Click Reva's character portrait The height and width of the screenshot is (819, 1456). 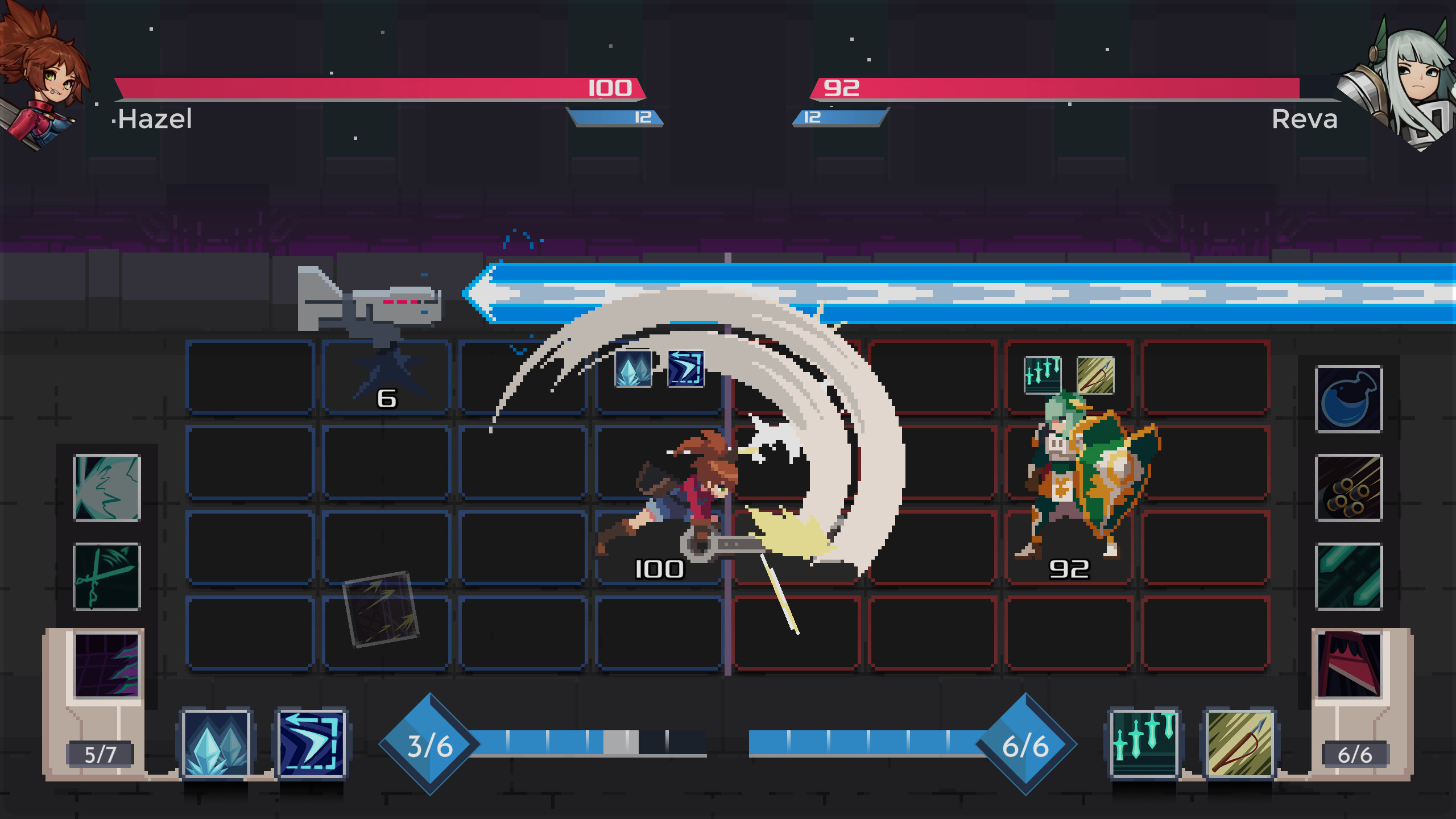pos(1410,77)
